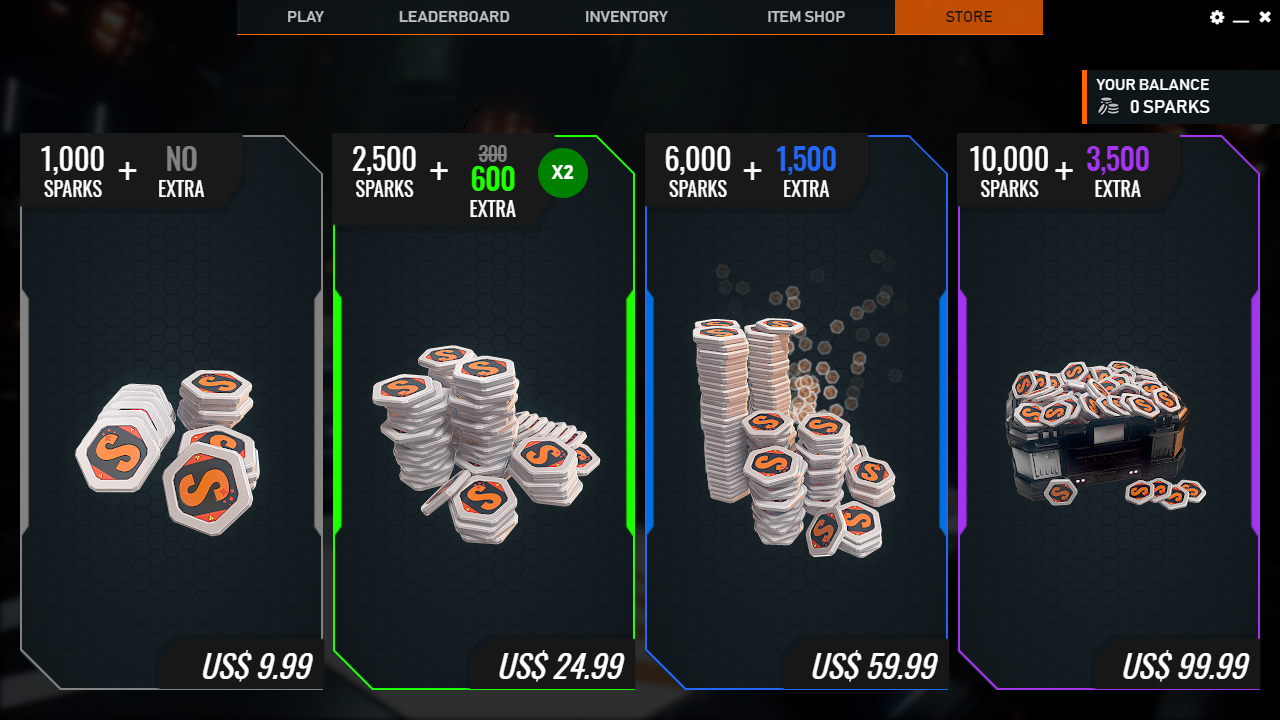The height and width of the screenshot is (720, 1280).
Task: Click the YOUR BALANCE panel
Action: 1180,96
